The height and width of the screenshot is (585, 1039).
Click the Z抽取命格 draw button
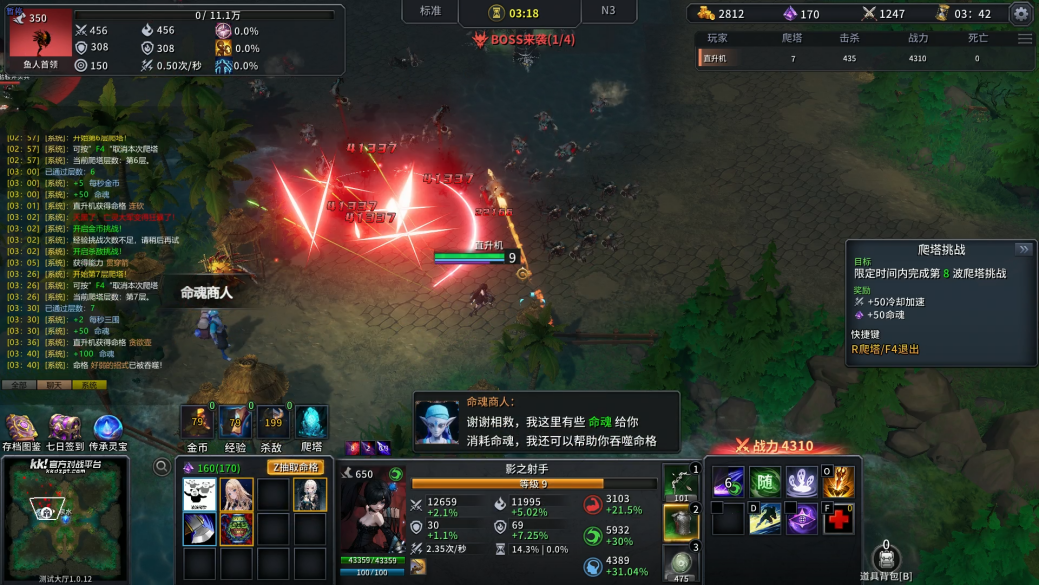coord(295,467)
